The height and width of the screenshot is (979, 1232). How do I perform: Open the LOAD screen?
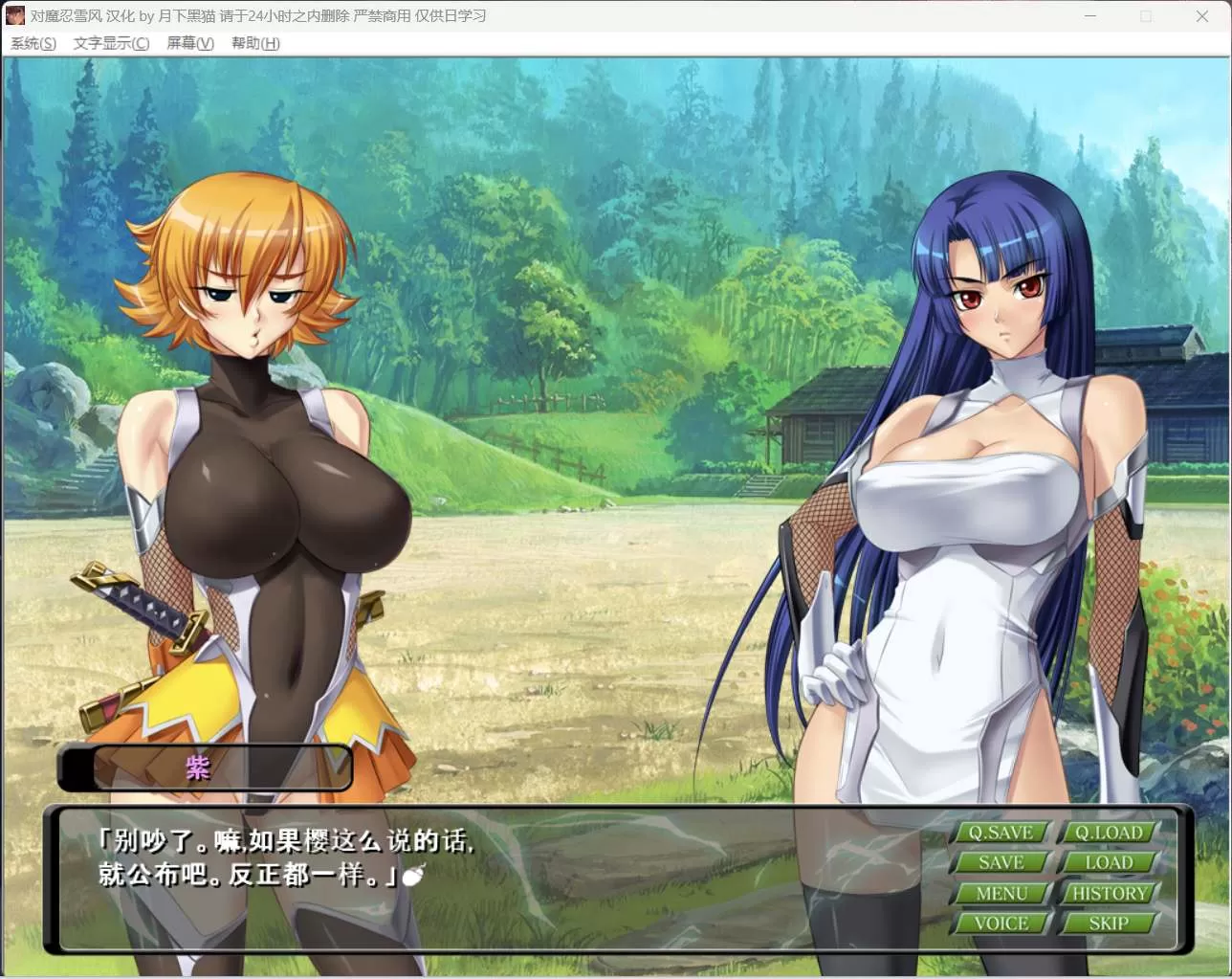(x=1109, y=862)
